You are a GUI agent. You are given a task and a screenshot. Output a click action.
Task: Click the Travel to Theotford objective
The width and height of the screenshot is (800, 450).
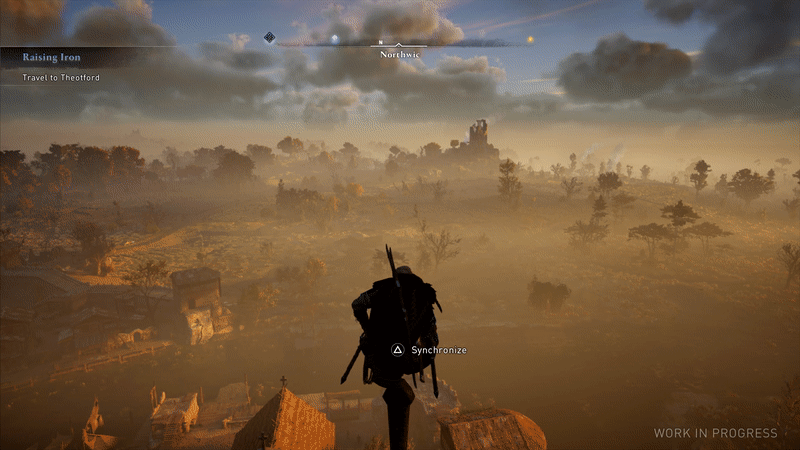click(x=62, y=77)
